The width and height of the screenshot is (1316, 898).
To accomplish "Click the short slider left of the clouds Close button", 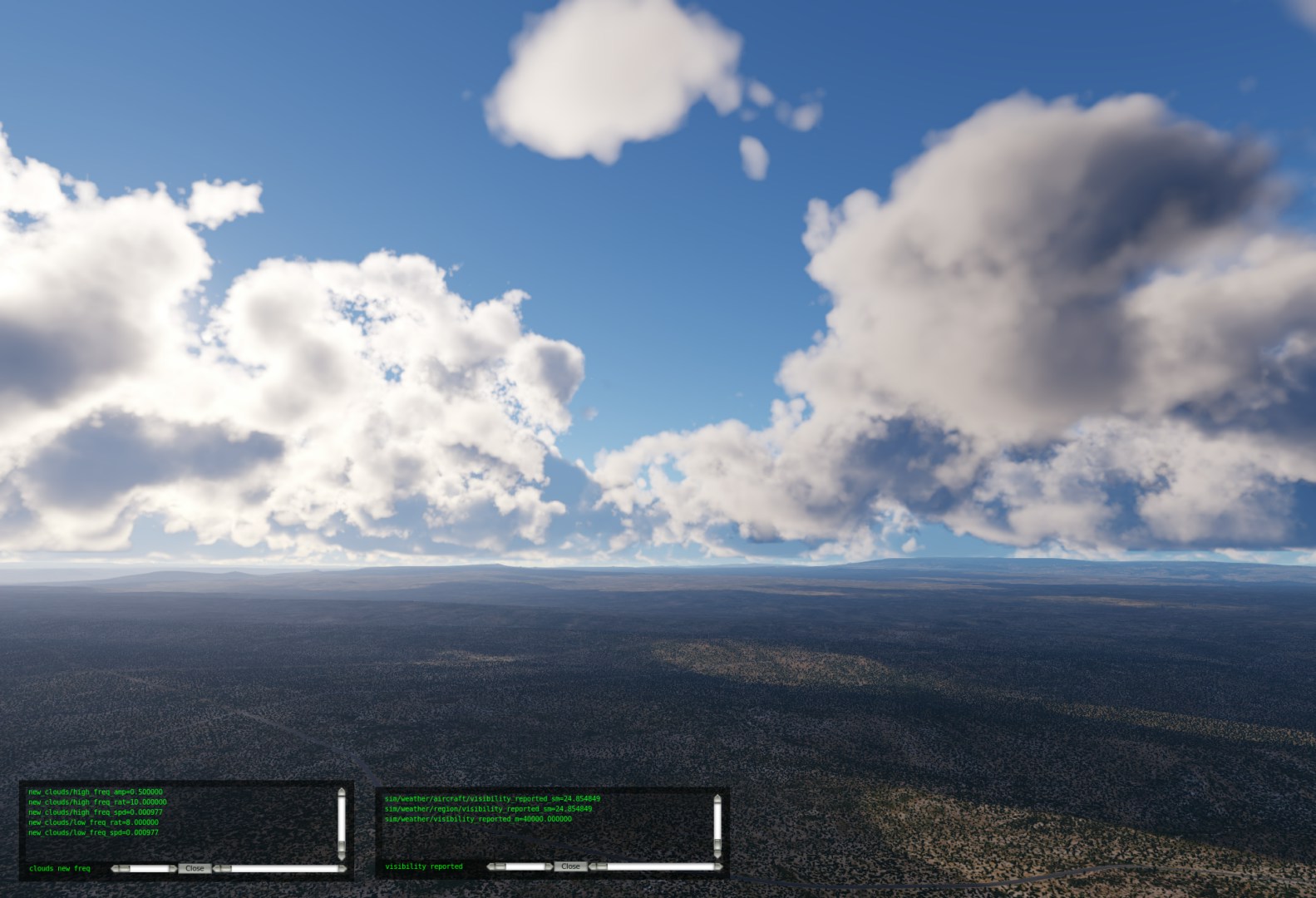I will [x=144, y=869].
